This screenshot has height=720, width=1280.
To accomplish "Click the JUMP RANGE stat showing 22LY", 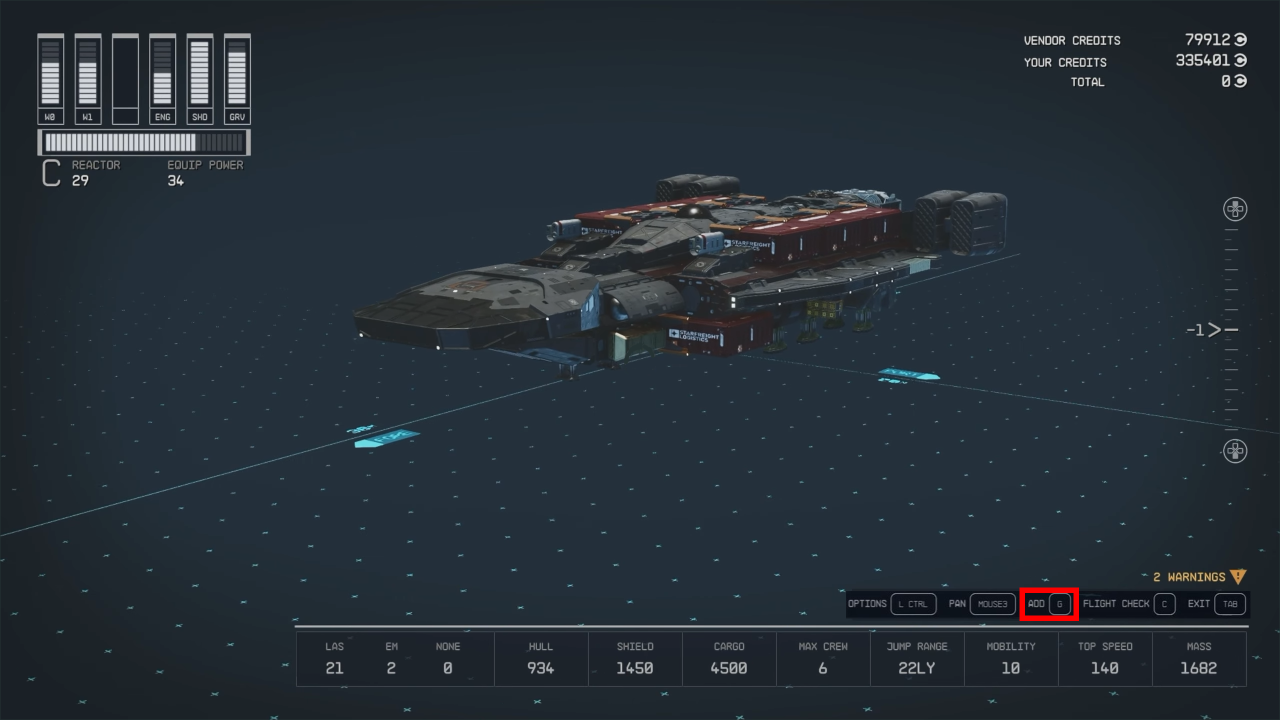I will click(x=917, y=658).
